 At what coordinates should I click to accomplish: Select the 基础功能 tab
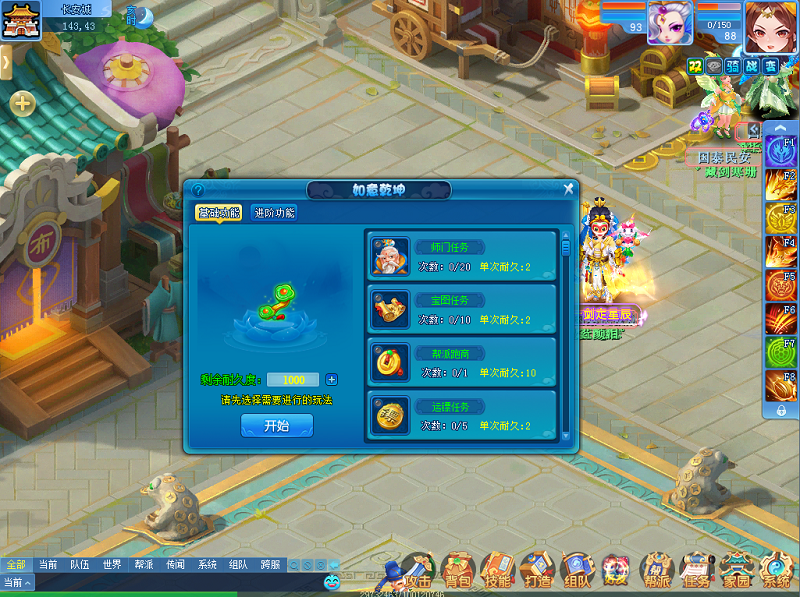click(x=219, y=212)
